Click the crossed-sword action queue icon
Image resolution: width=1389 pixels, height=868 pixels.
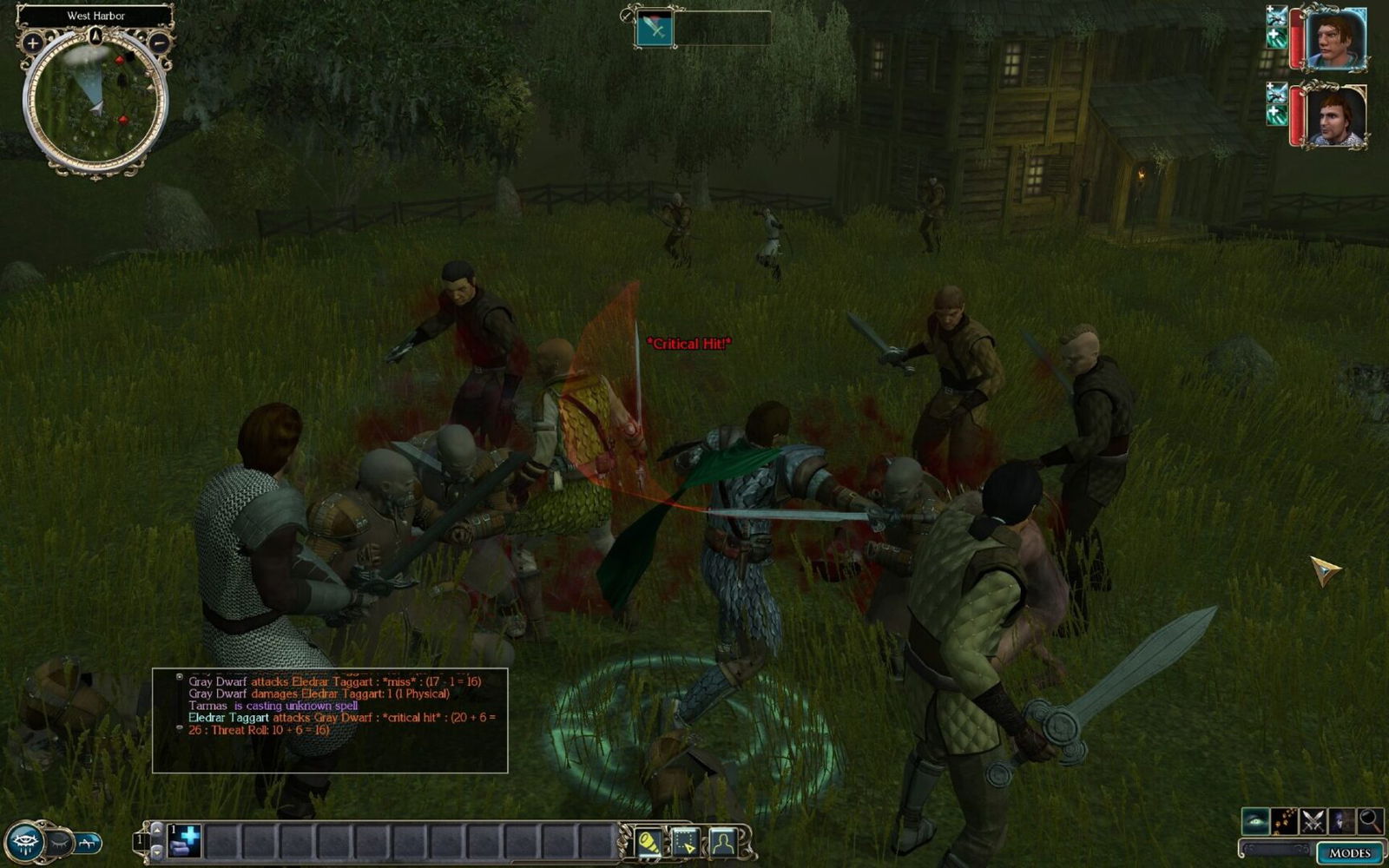pos(655,29)
